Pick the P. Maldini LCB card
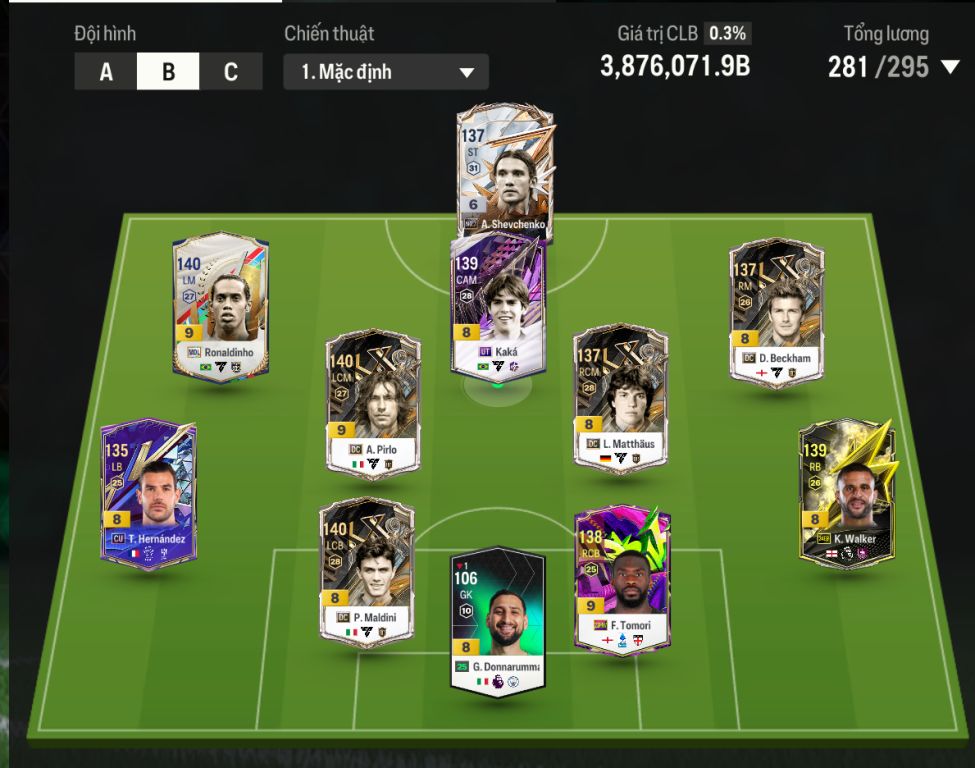975x768 pixels. click(366, 570)
